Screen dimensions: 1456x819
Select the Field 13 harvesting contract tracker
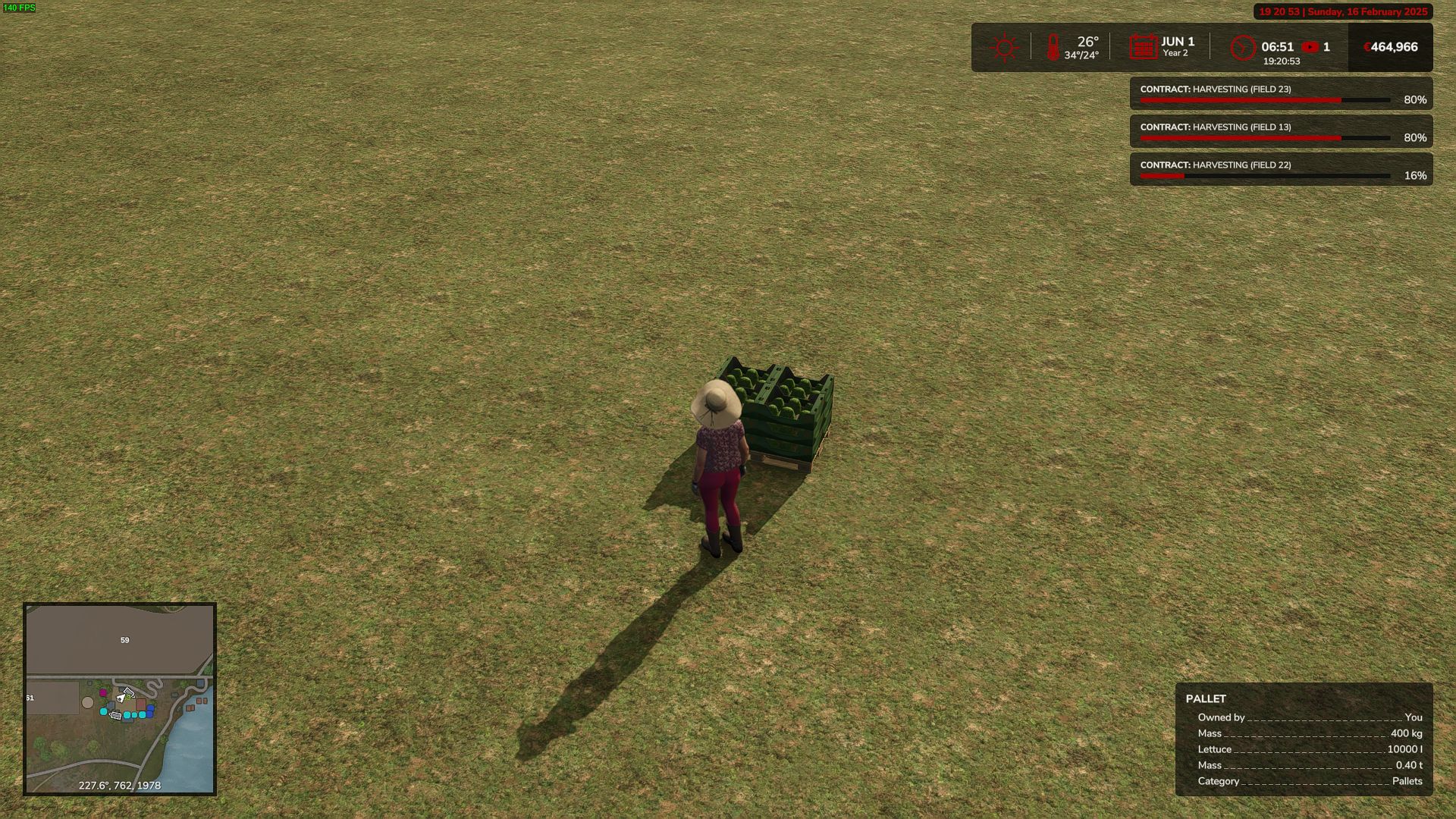[x=1281, y=132]
